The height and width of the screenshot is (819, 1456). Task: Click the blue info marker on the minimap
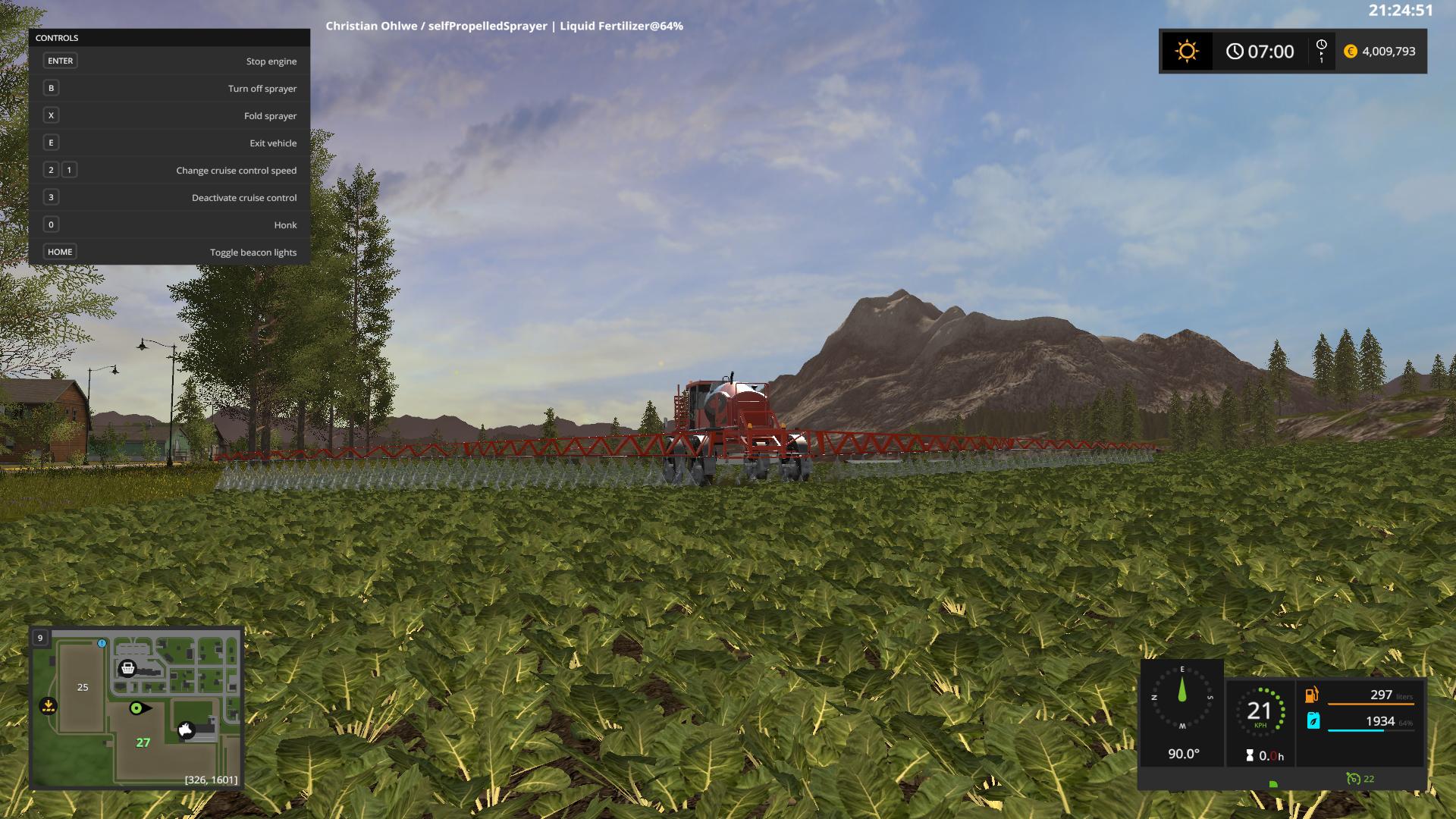(102, 644)
